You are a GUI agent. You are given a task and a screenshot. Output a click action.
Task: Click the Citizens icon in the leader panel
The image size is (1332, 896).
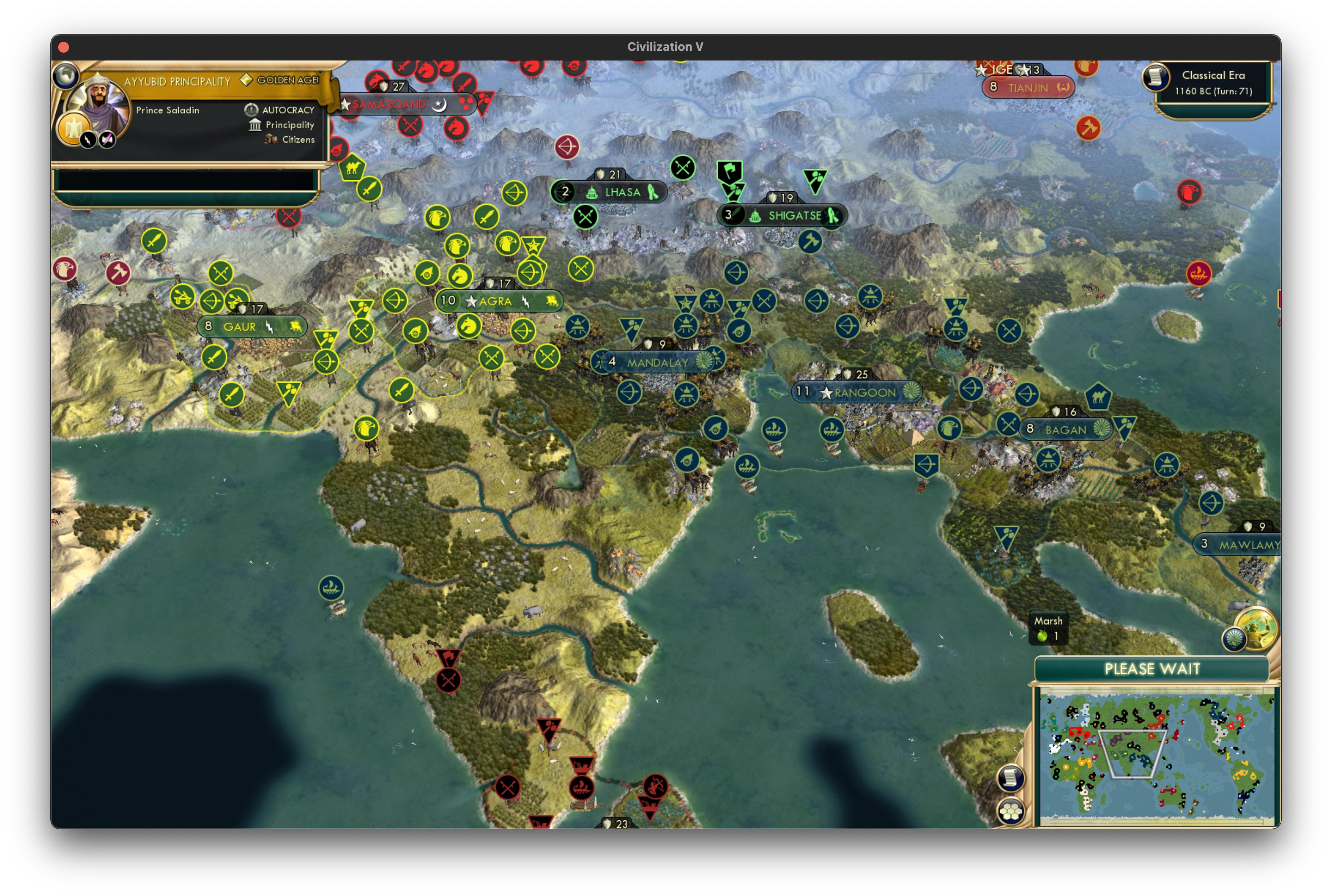click(271, 139)
